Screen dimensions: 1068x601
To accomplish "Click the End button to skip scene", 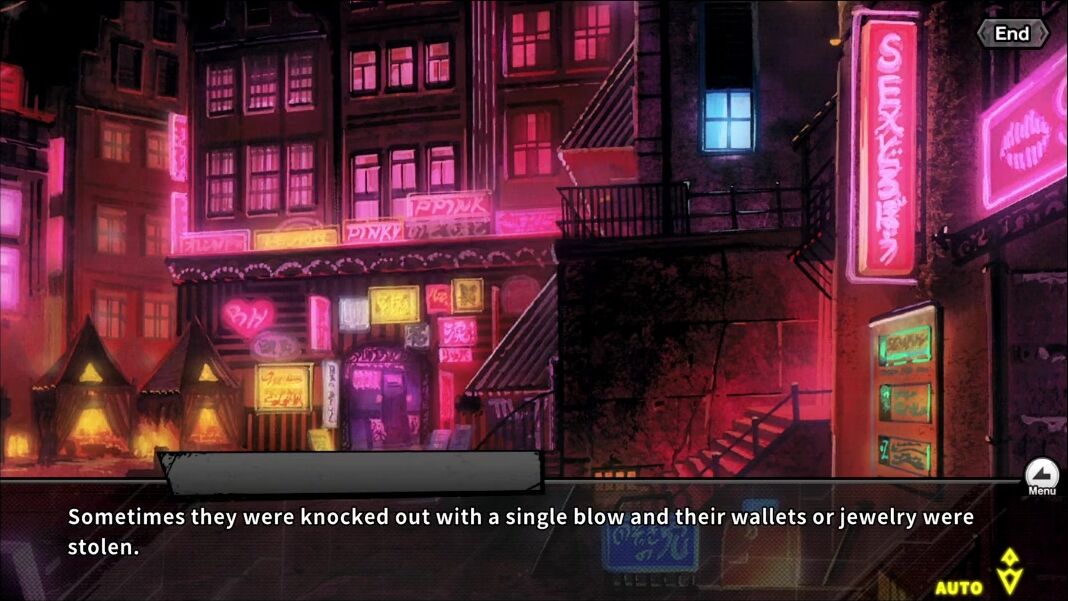I will (x=1012, y=34).
